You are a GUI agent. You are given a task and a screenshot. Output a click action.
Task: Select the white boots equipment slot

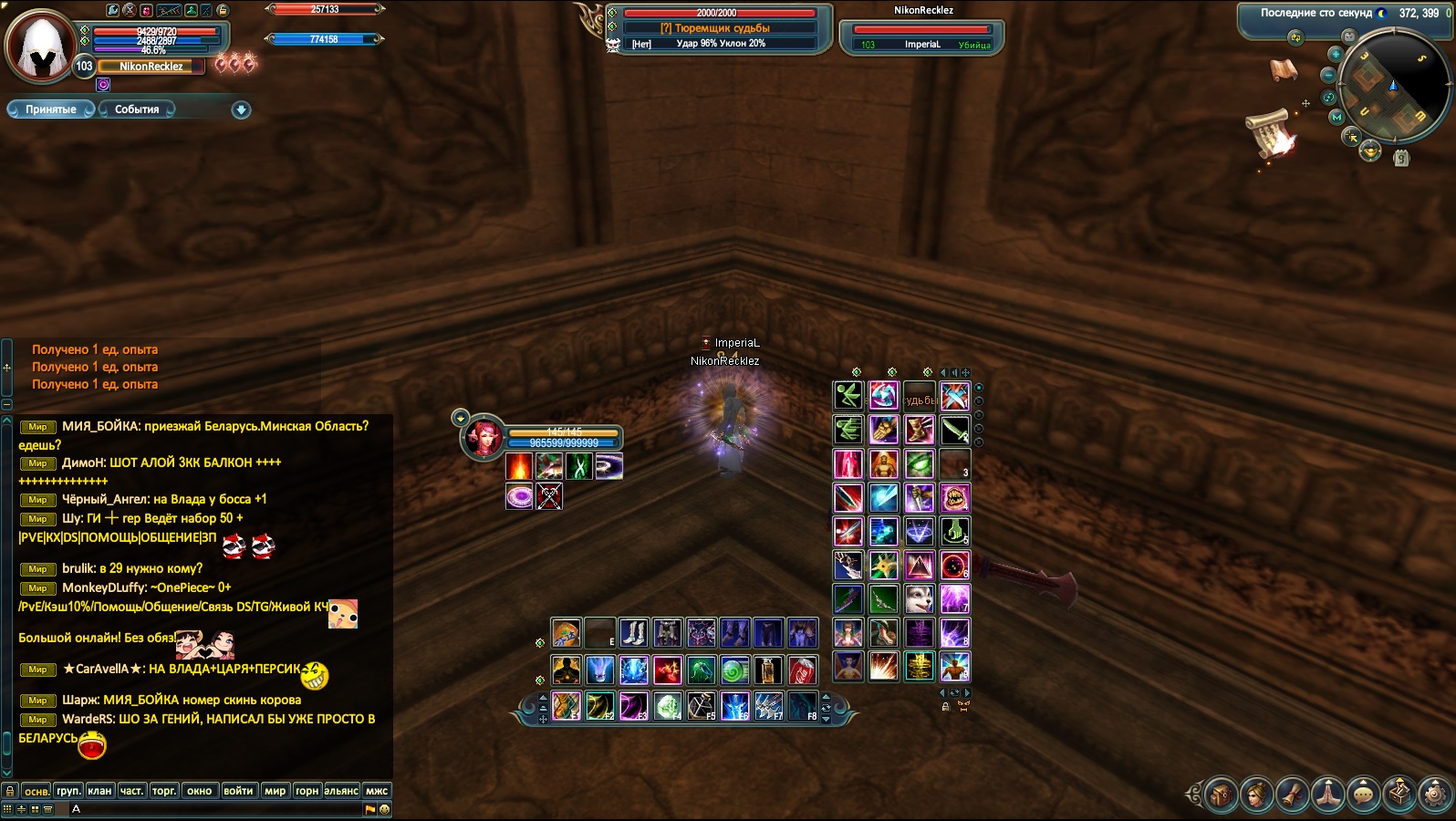point(633,632)
